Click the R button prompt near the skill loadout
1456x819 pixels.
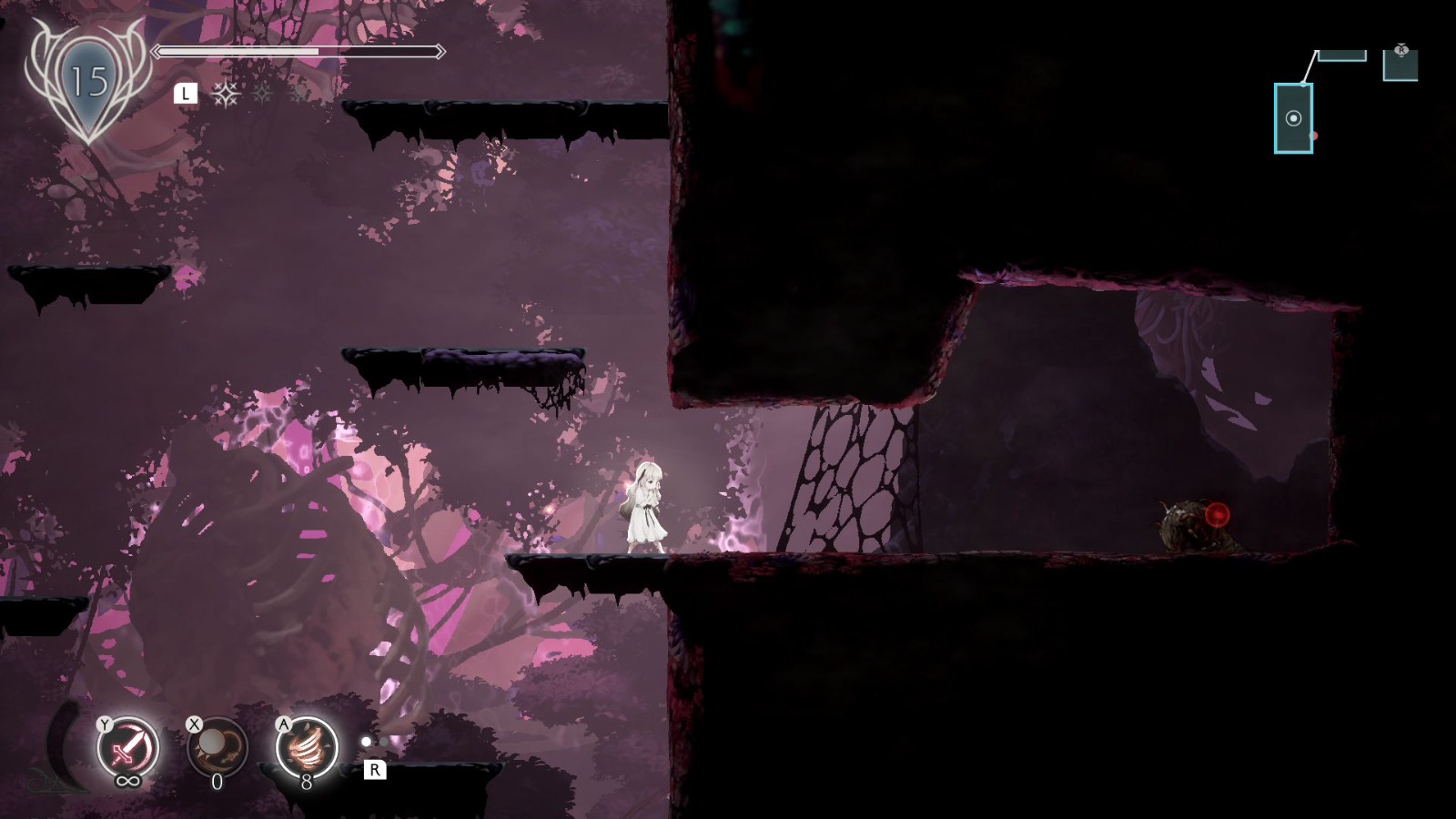tap(375, 770)
